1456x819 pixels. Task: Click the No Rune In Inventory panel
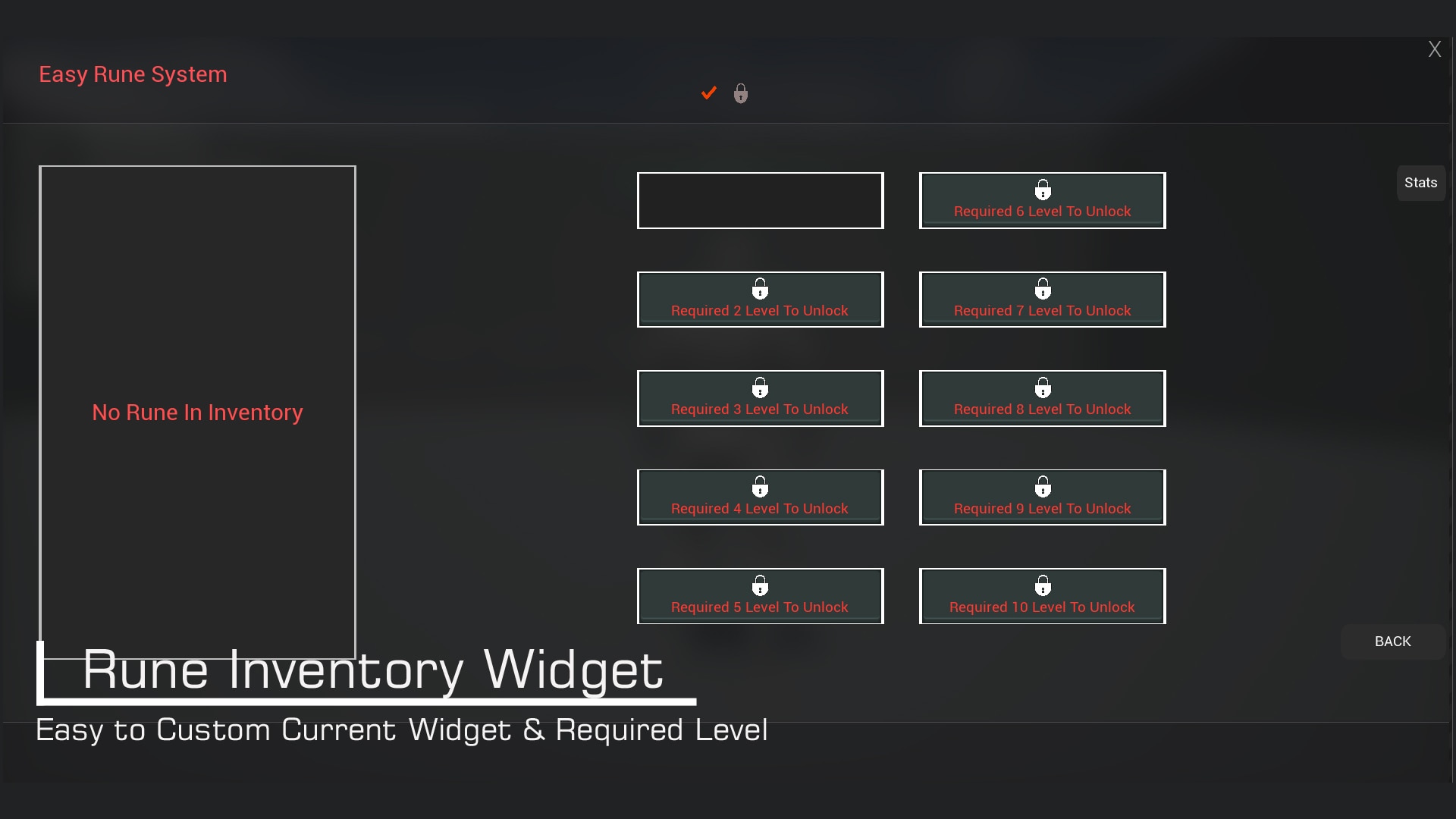click(197, 413)
